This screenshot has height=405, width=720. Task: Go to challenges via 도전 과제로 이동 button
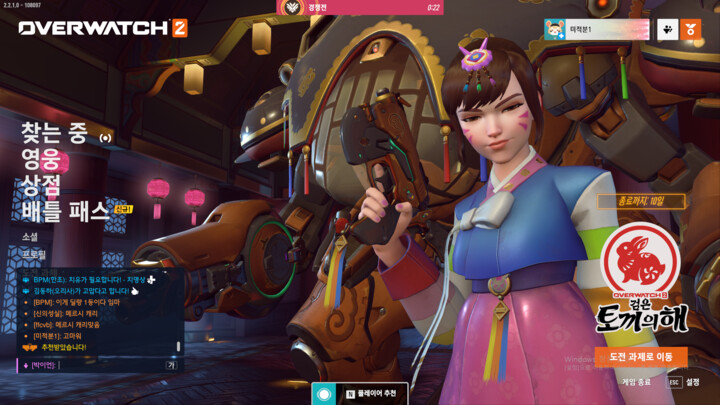640,357
